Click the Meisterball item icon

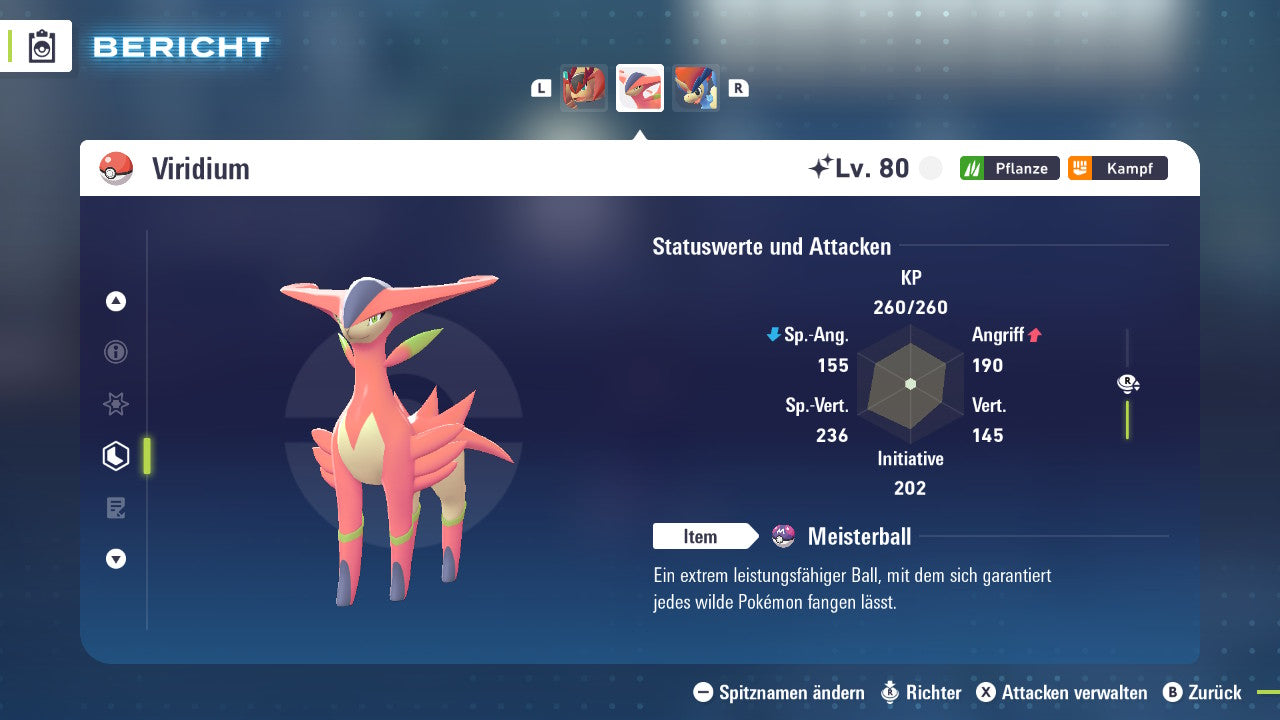pos(784,537)
